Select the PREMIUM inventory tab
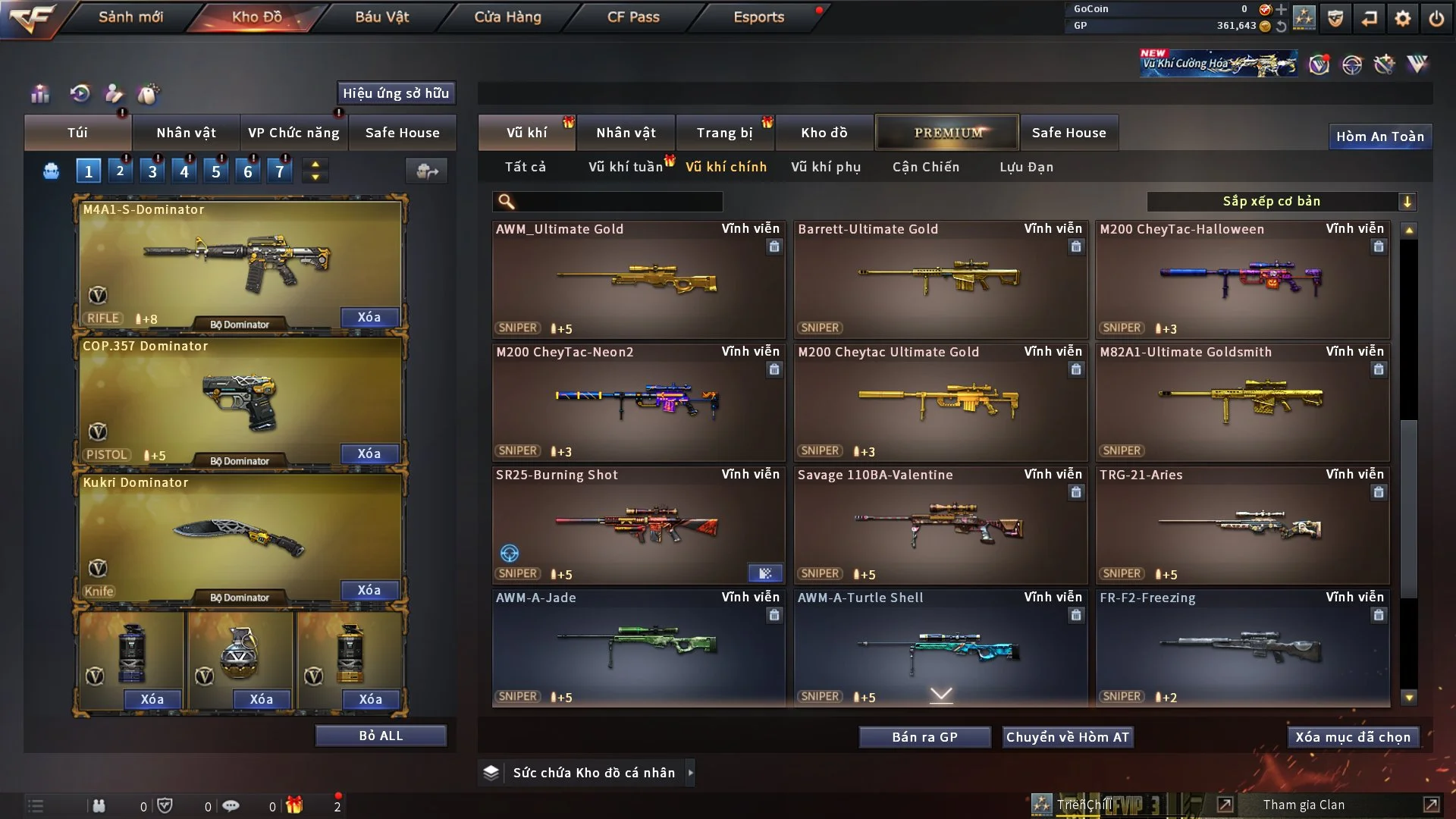The image size is (1456, 819). 947,133
